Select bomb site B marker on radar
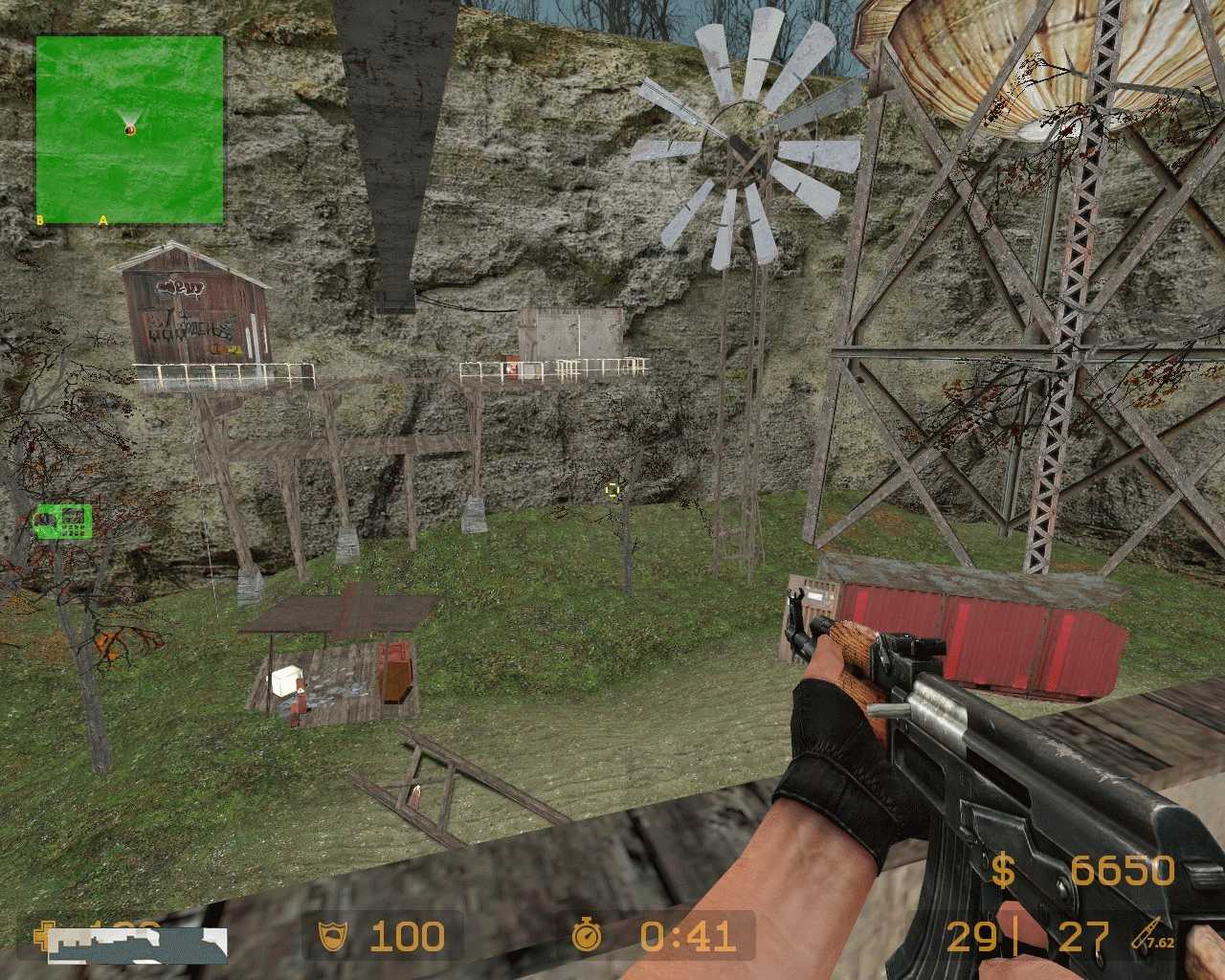The image size is (1225, 980). pos(40,220)
